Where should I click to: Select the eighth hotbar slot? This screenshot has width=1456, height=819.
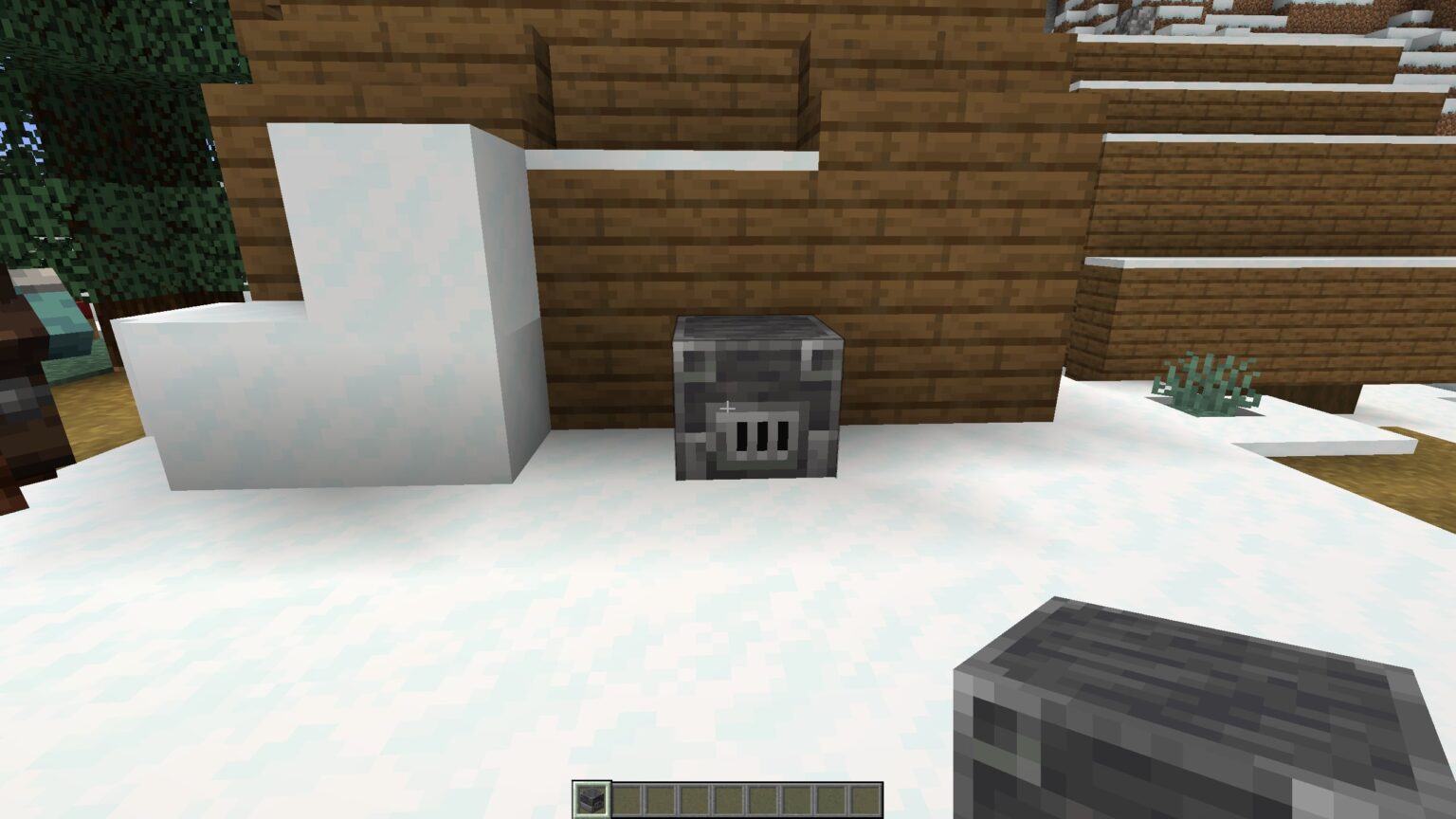click(x=828, y=796)
